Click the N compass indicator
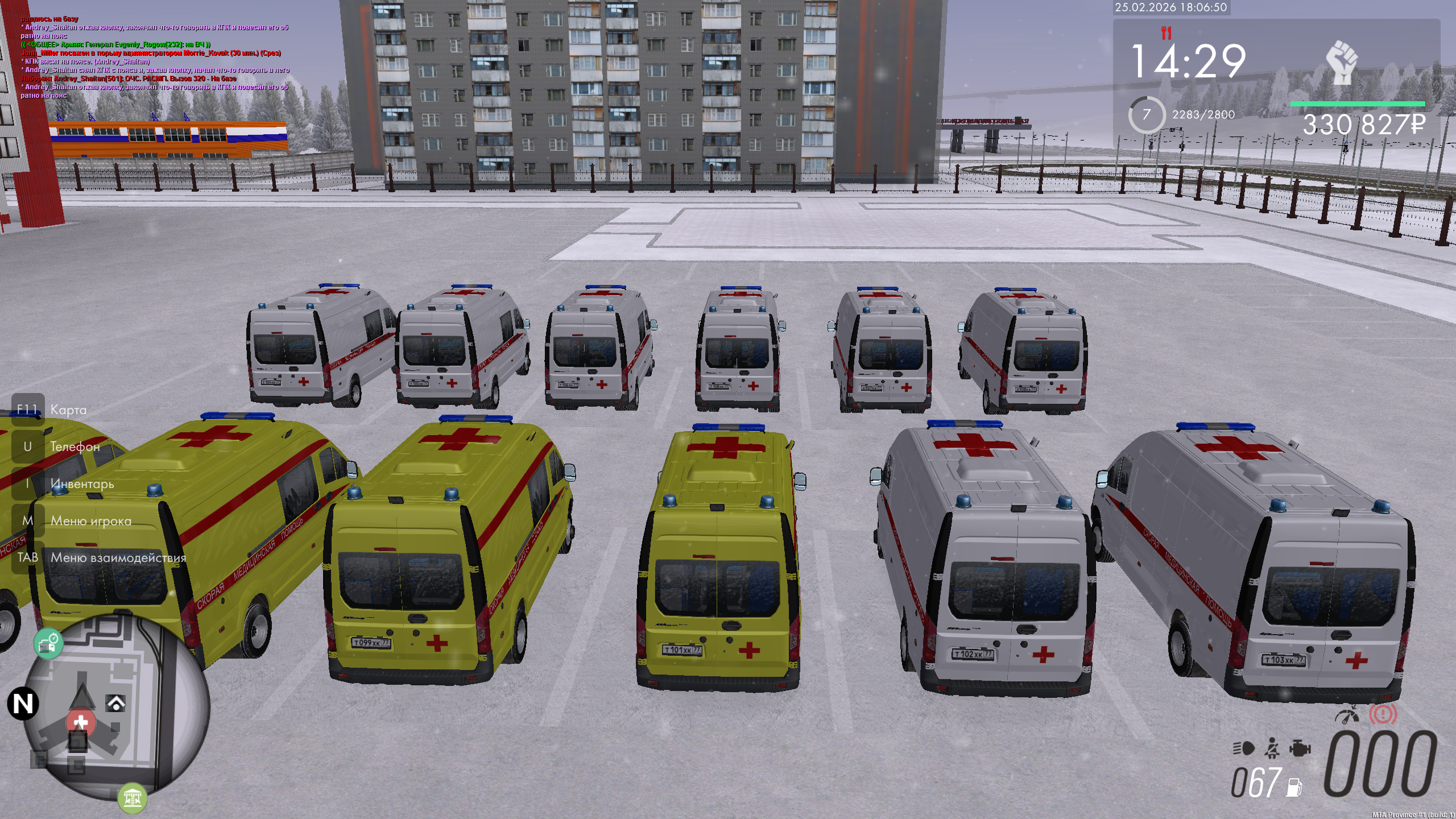1456x819 pixels. [23, 704]
